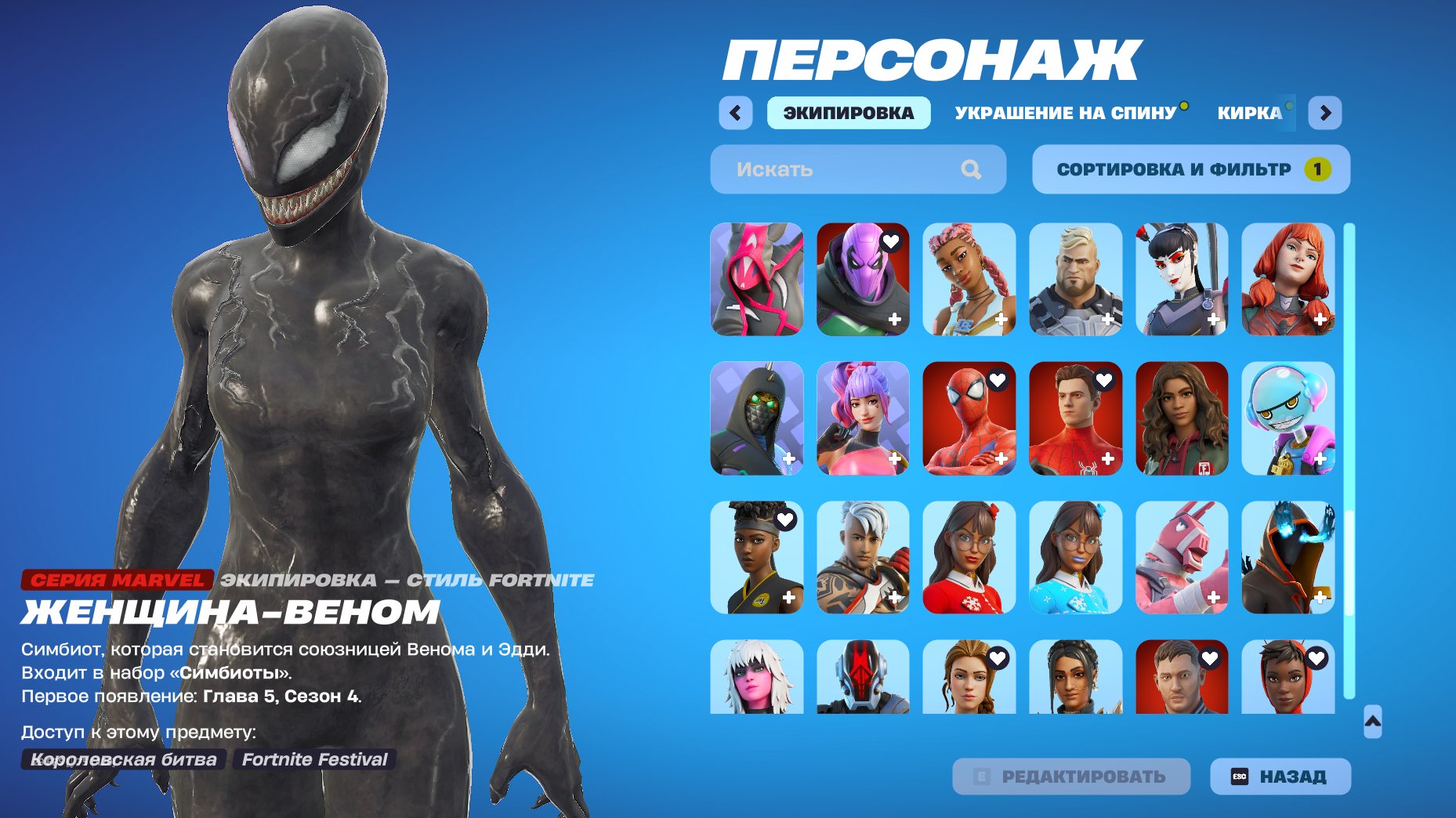Select the Zendaya MJ character icon
The height and width of the screenshot is (818, 1456).
[1181, 419]
